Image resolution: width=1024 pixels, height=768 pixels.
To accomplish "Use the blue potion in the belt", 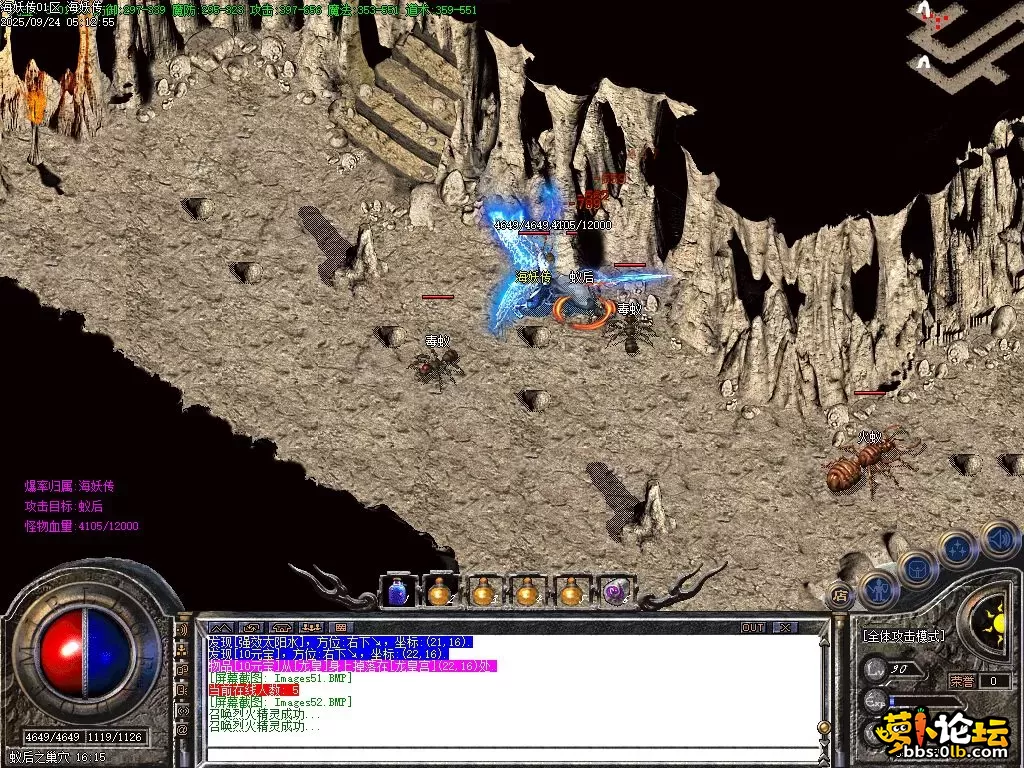I will click(x=397, y=592).
